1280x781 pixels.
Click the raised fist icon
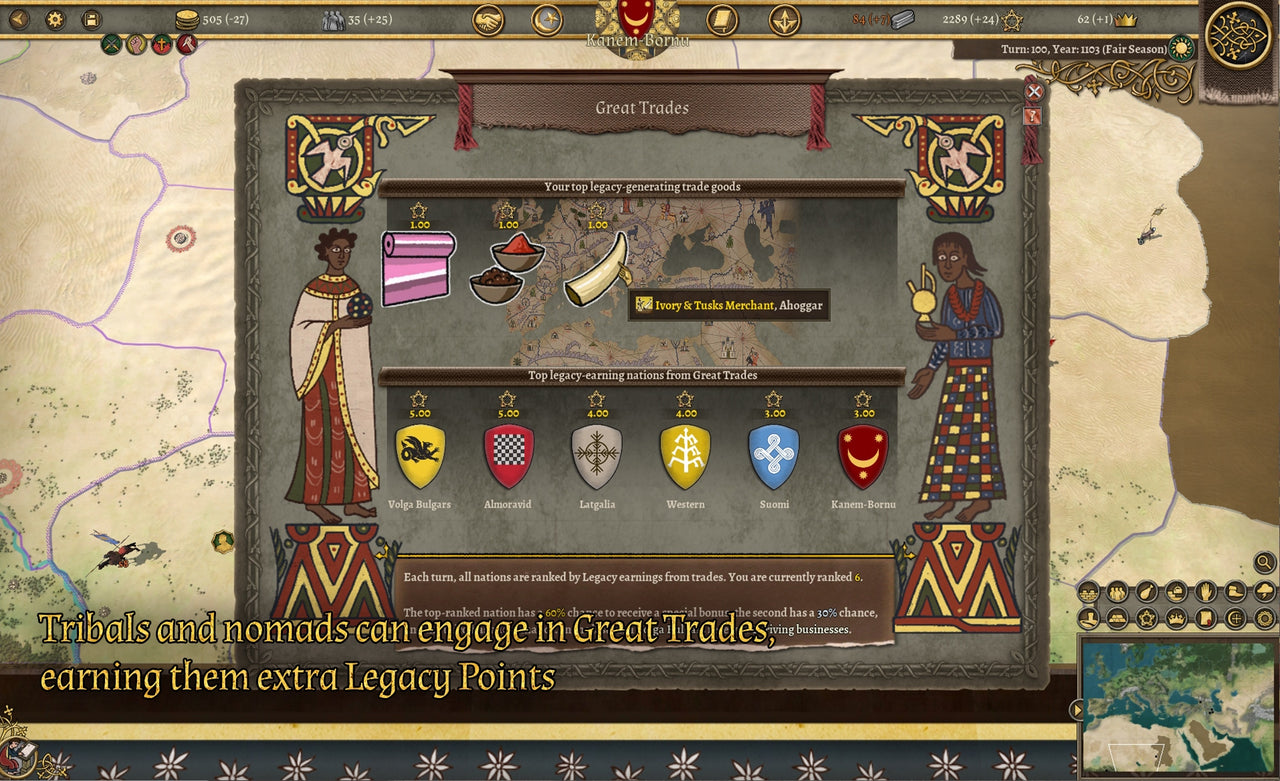tap(137, 44)
